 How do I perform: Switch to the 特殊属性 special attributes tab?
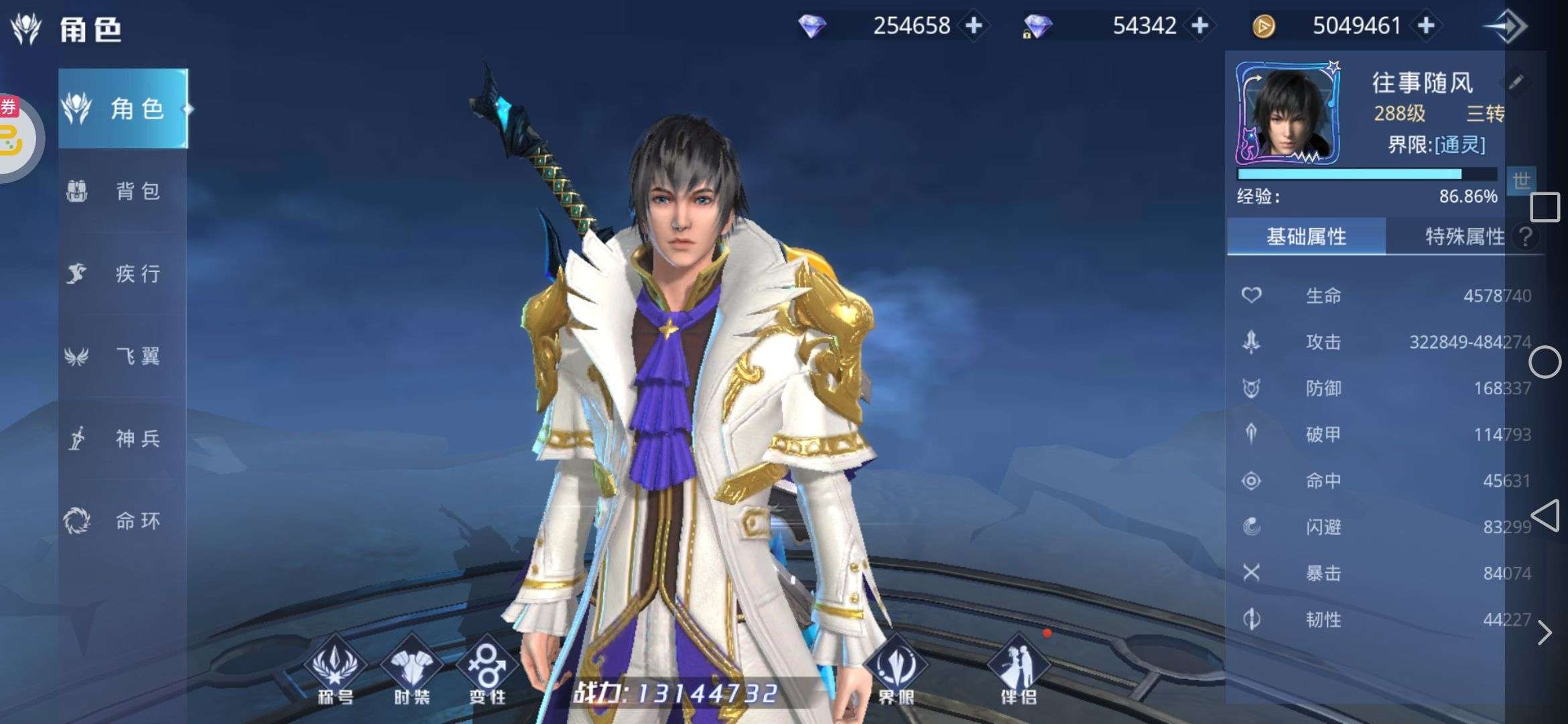[x=1464, y=237]
